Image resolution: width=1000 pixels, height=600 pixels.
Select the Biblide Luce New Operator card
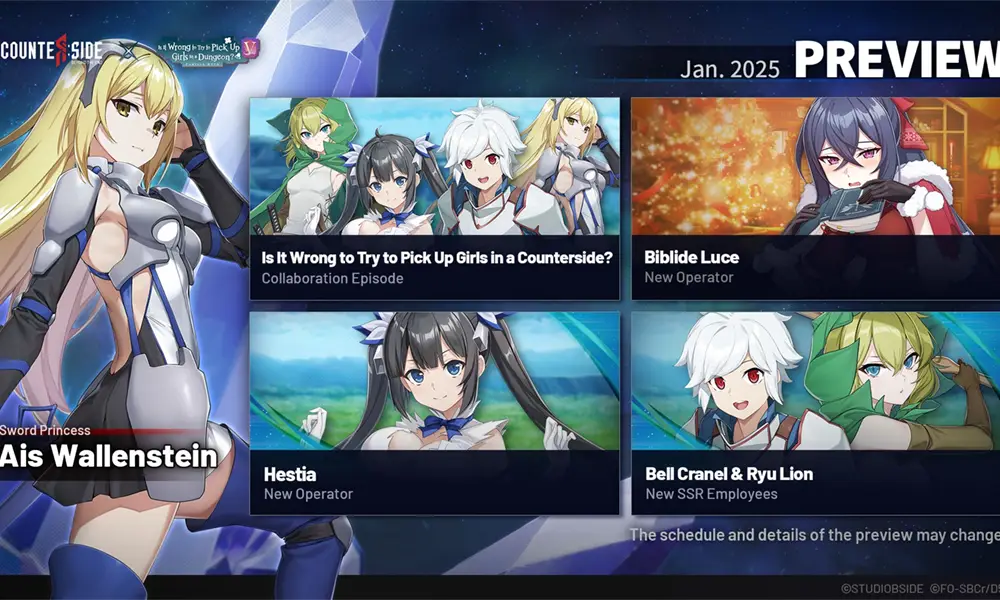click(815, 198)
